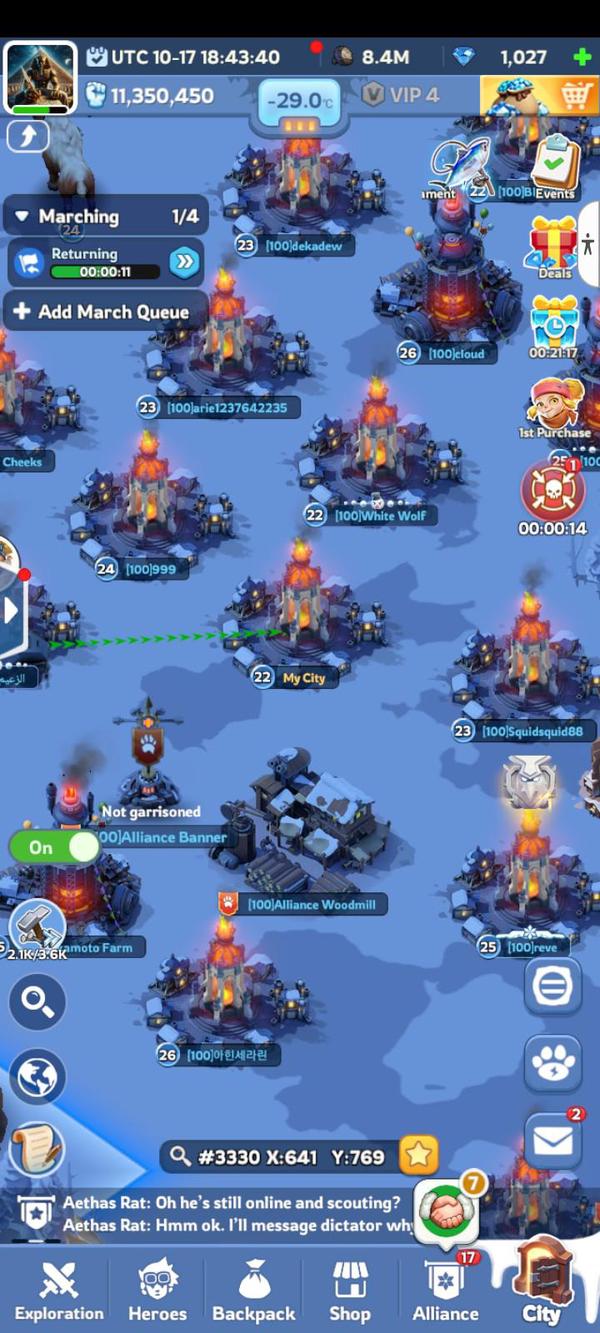Open the Alliance tab

point(445,1290)
